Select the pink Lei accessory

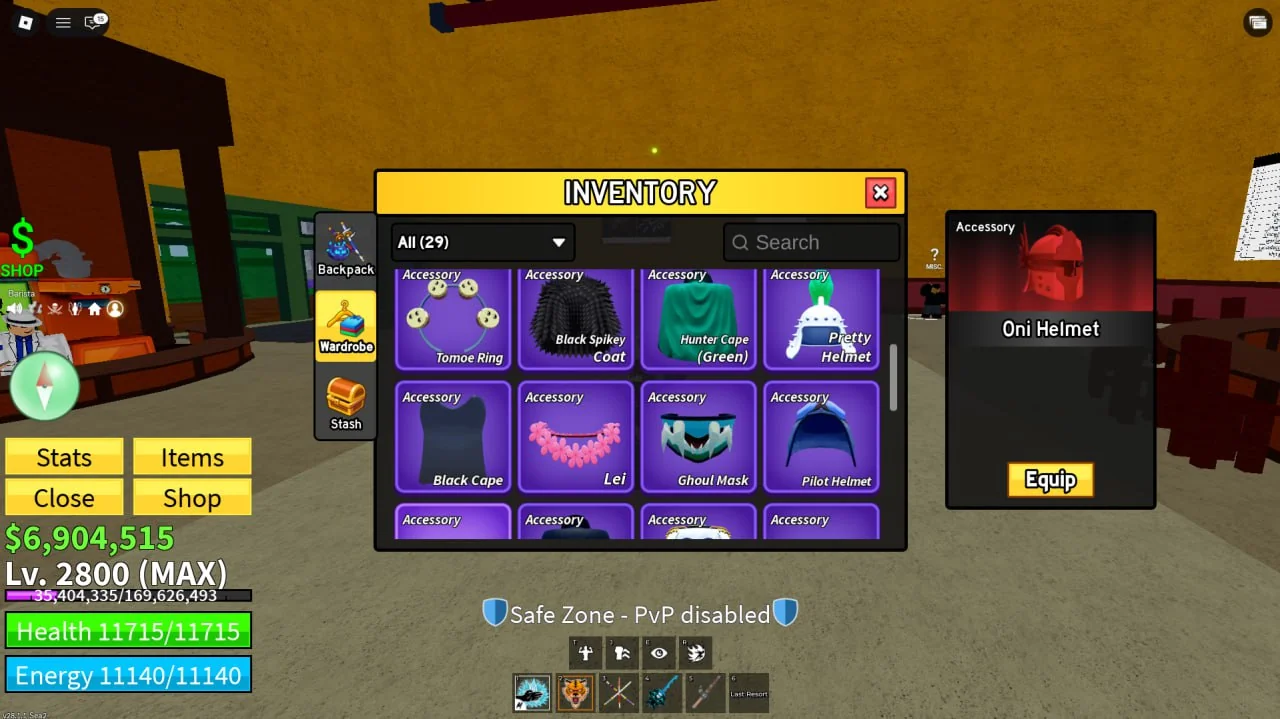(x=576, y=437)
